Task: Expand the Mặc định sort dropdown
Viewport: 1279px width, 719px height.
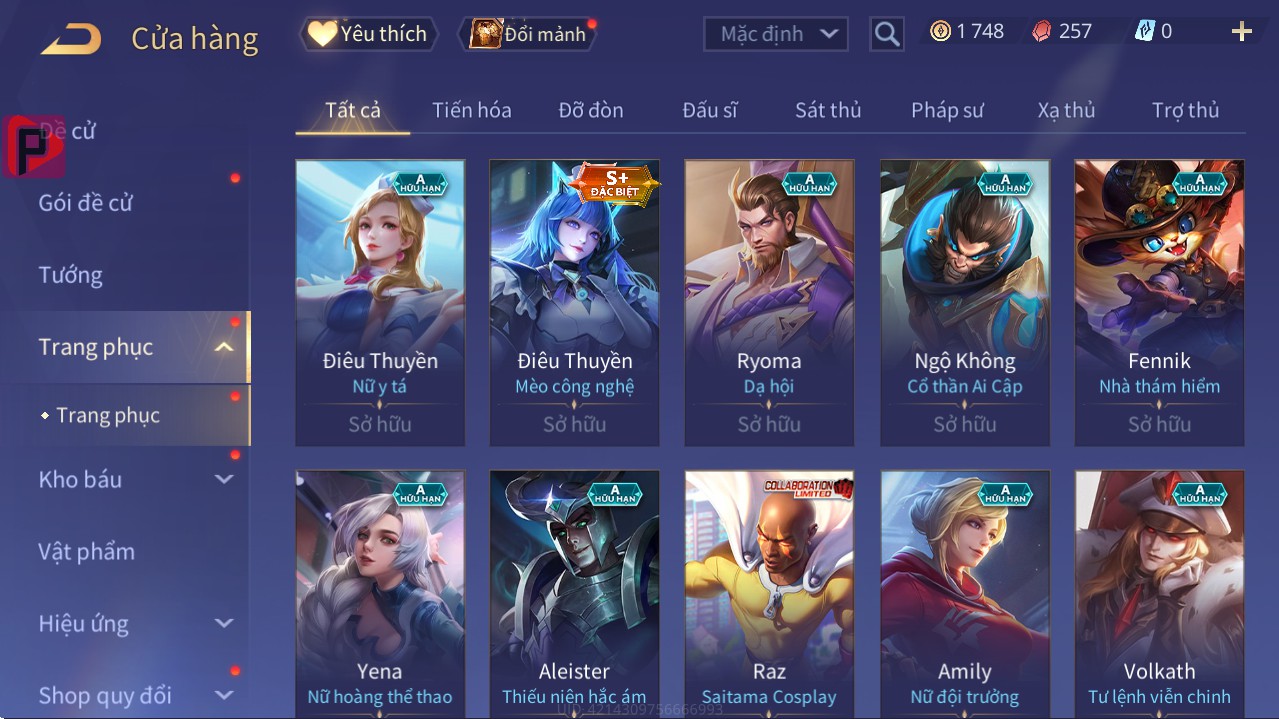Action: tap(776, 34)
